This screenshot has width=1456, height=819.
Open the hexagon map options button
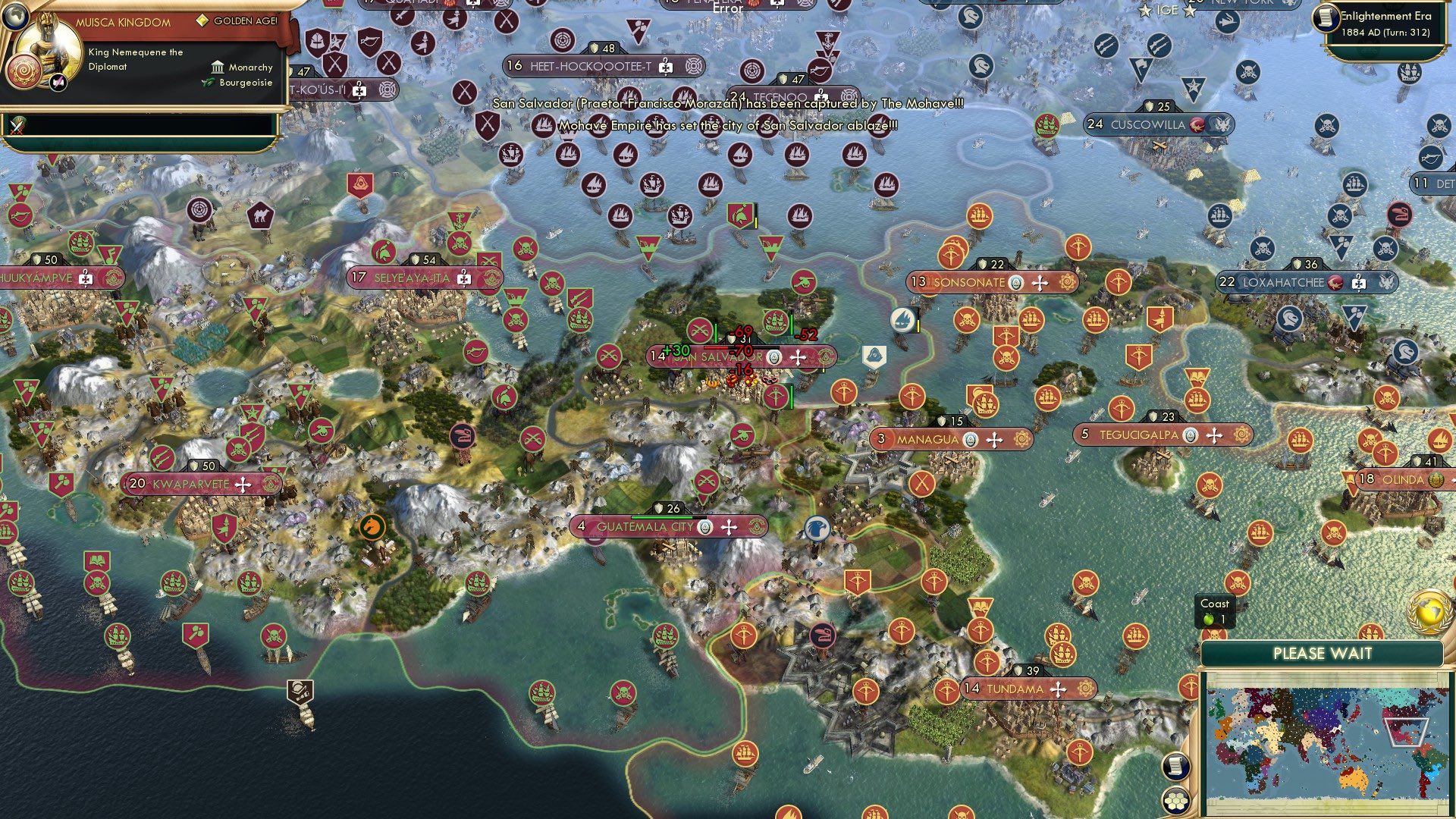pos(1175,800)
